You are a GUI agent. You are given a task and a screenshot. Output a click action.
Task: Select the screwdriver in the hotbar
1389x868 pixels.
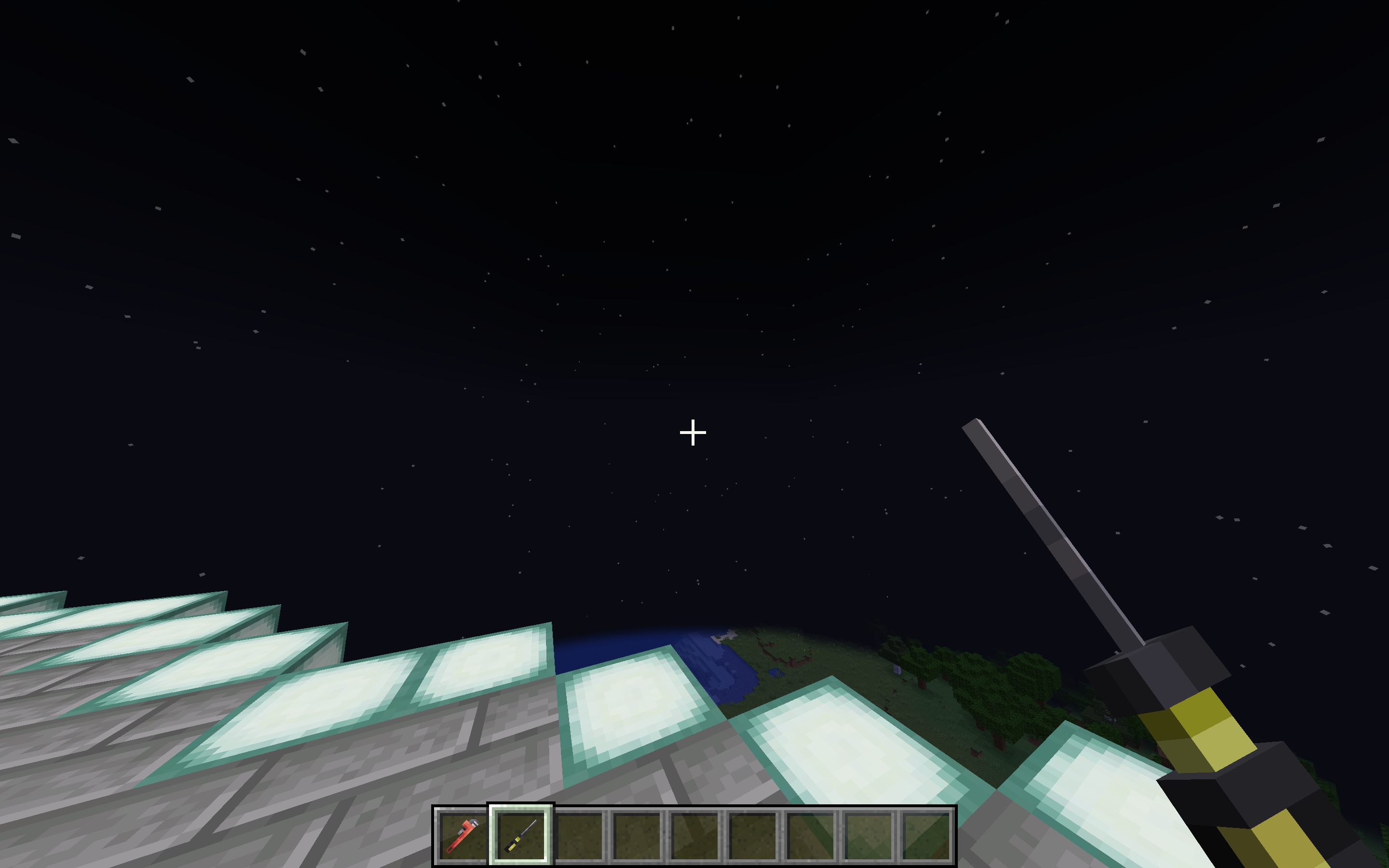coord(519,835)
